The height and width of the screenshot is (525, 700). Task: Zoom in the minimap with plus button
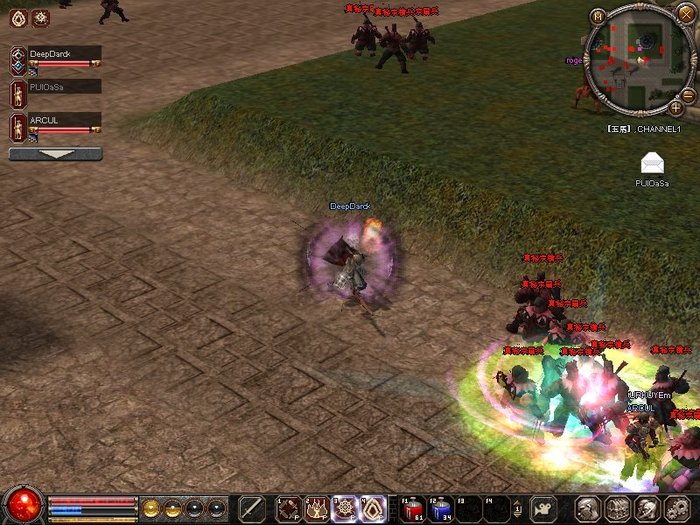pos(676,107)
